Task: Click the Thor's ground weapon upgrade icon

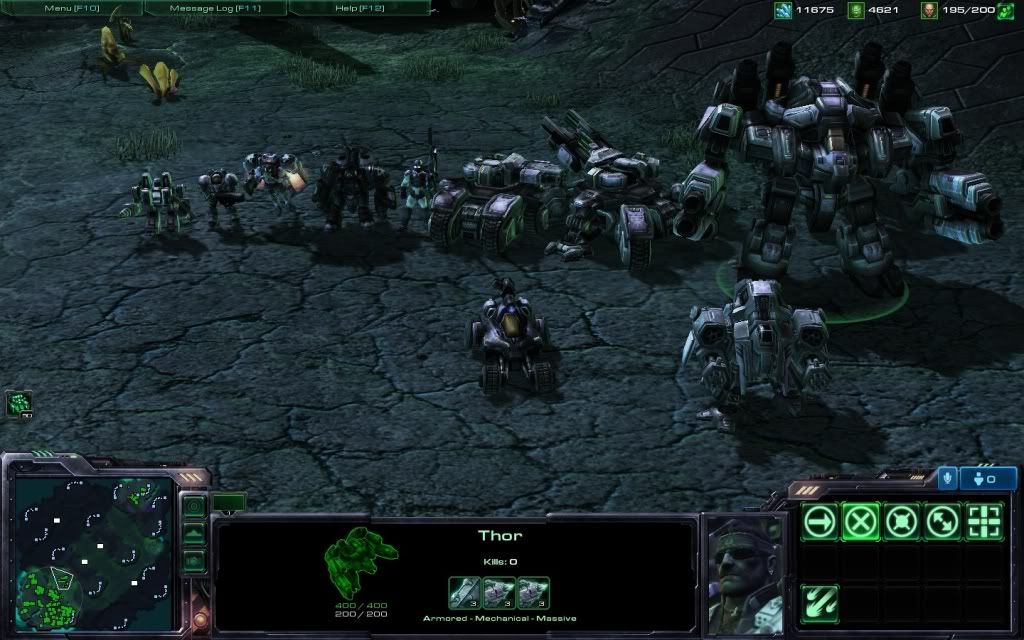Action: click(x=462, y=593)
